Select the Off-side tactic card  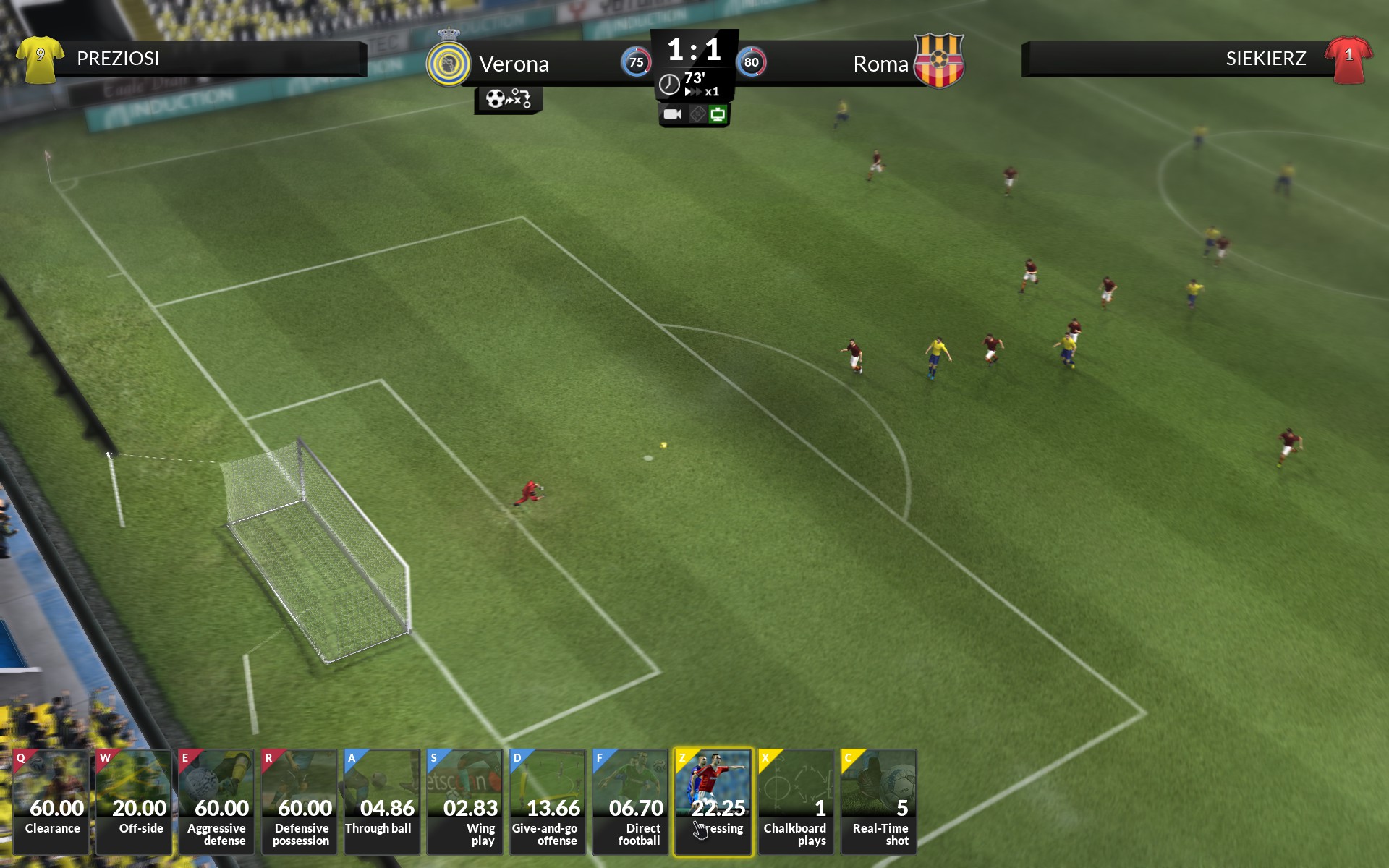[x=134, y=801]
